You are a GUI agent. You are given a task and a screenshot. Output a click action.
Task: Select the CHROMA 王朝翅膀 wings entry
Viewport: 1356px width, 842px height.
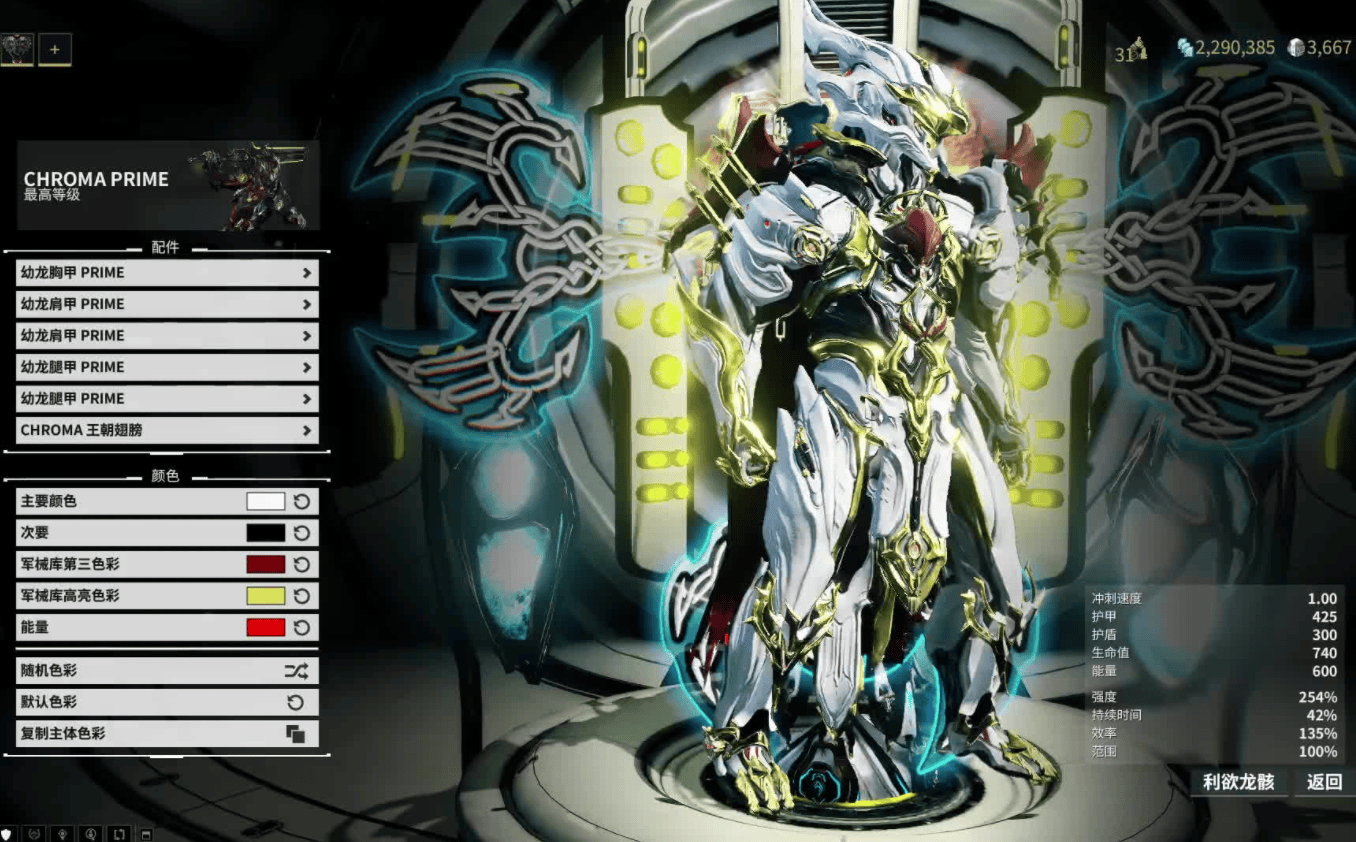[x=167, y=431]
